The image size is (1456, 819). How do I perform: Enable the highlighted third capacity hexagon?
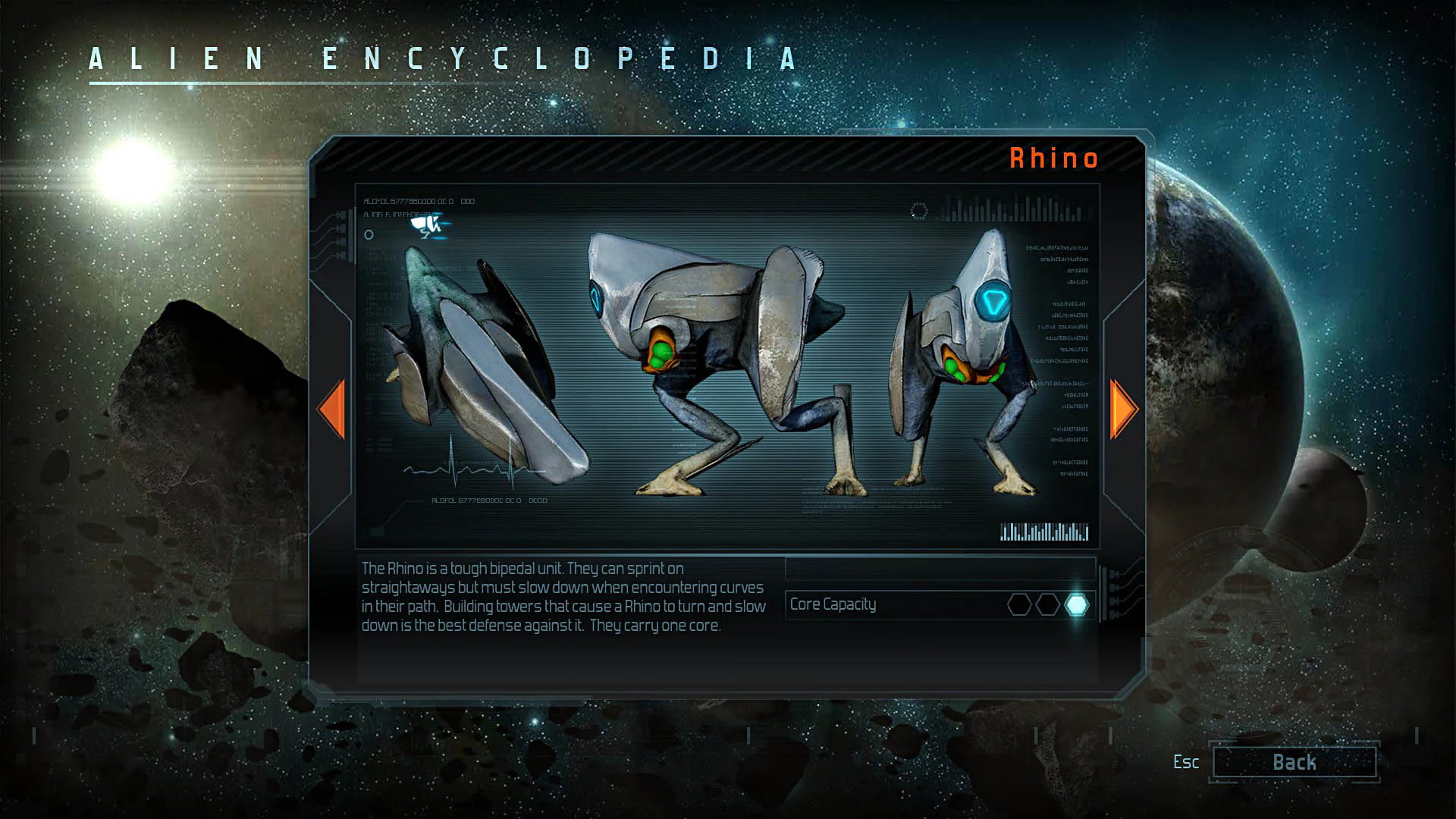pos(1076,604)
